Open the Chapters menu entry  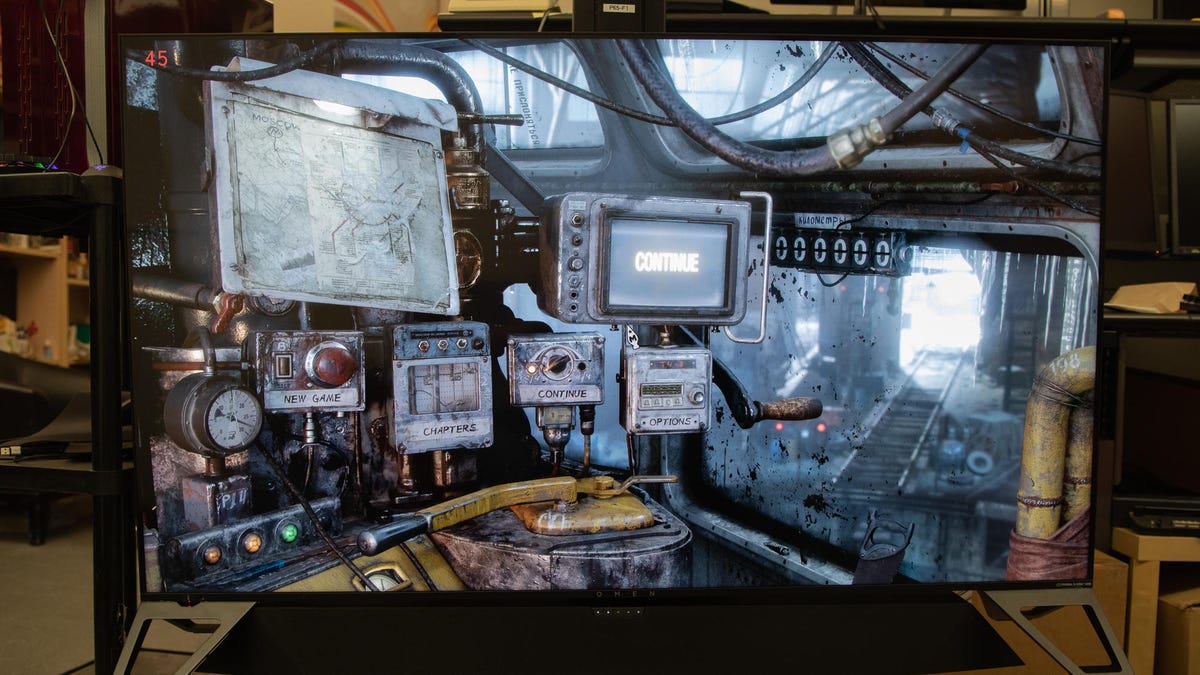[442, 432]
